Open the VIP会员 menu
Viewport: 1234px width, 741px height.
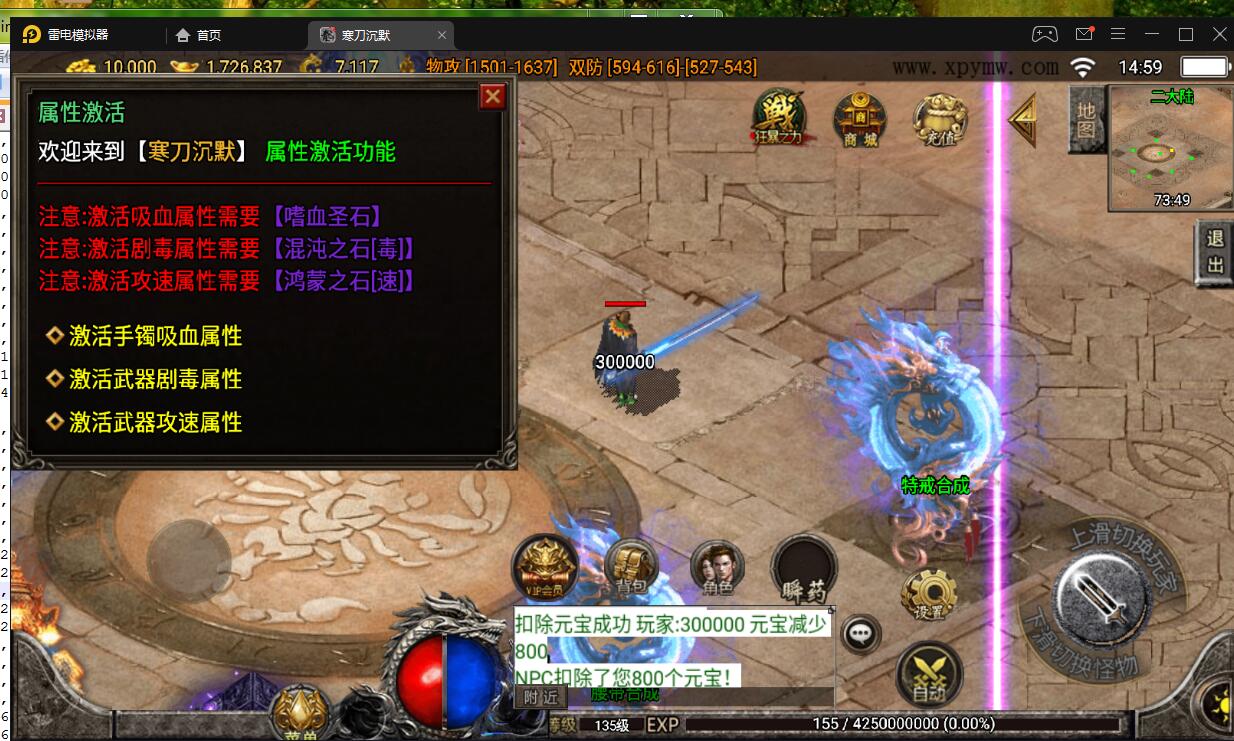tap(545, 568)
